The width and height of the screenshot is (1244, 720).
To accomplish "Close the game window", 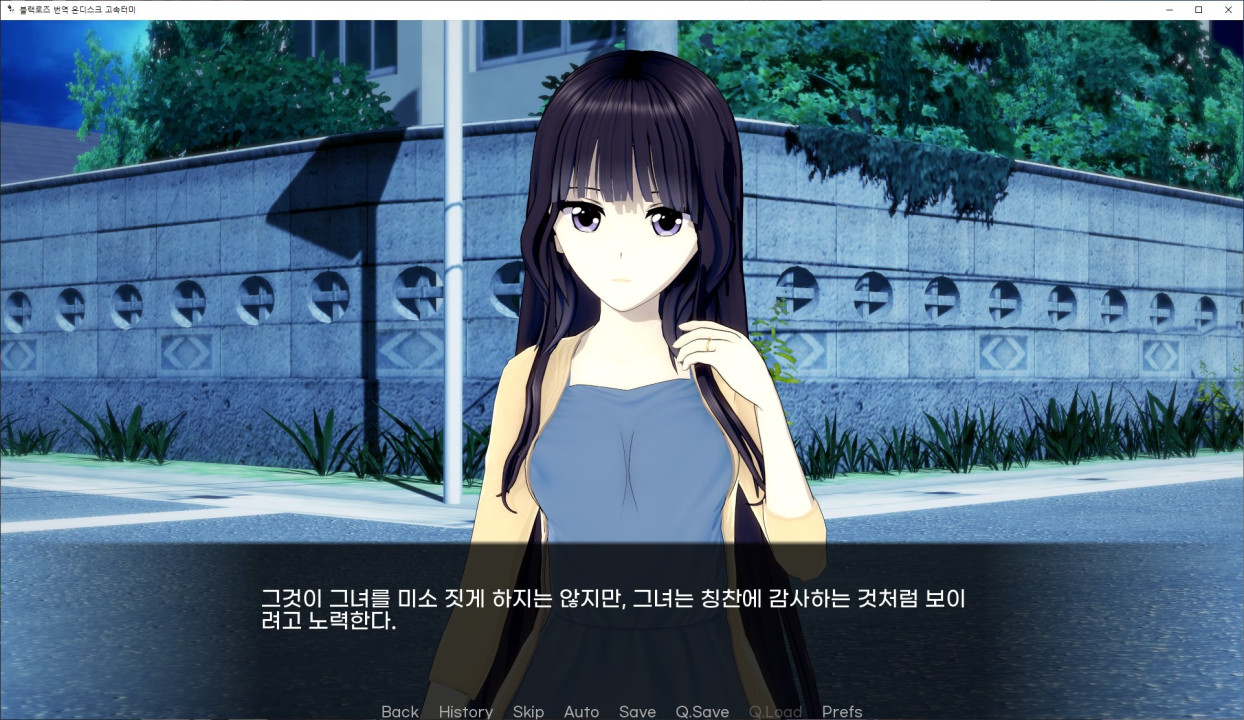I will click(1227, 9).
